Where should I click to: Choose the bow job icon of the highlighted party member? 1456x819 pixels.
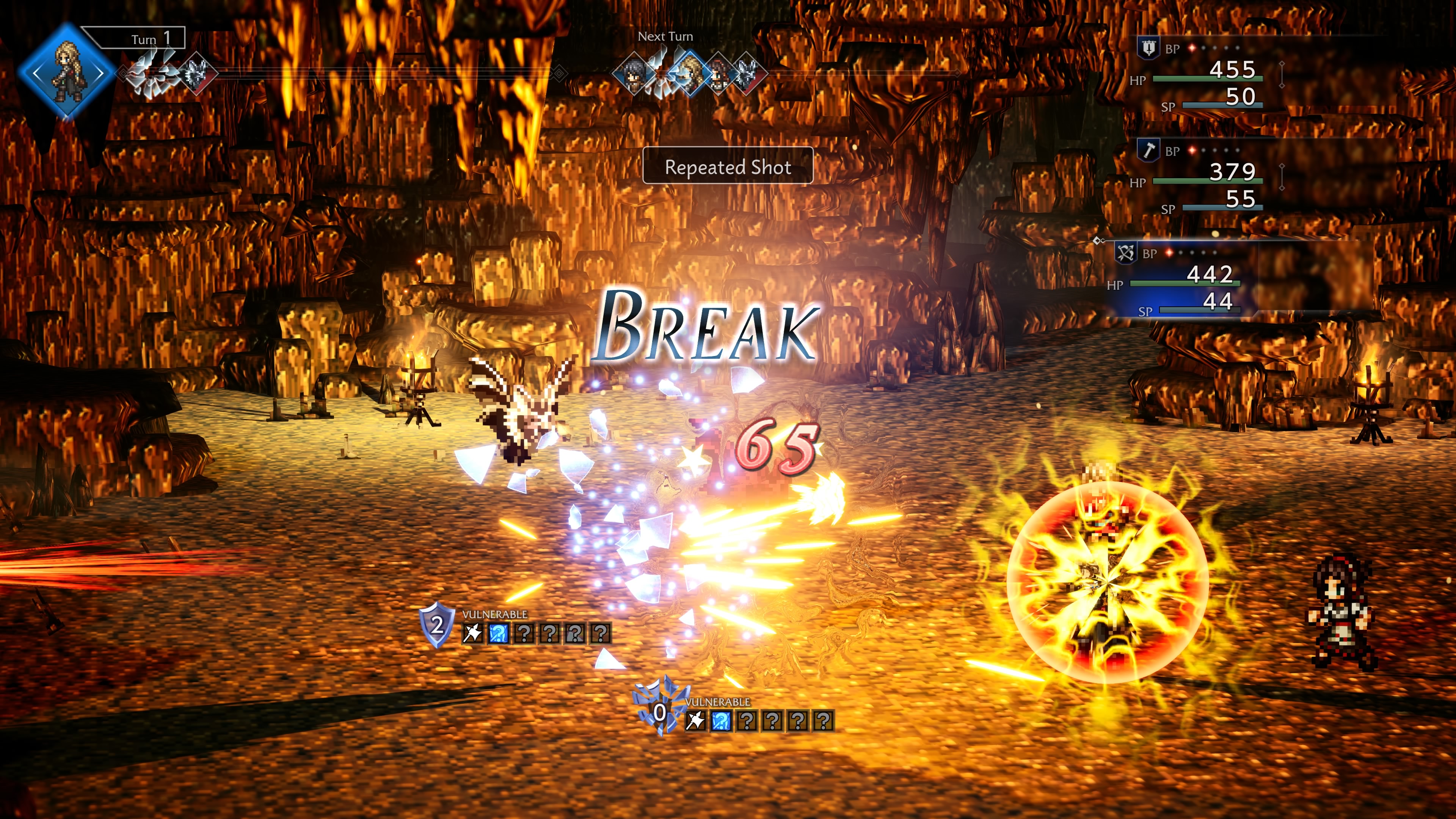click(x=1125, y=253)
